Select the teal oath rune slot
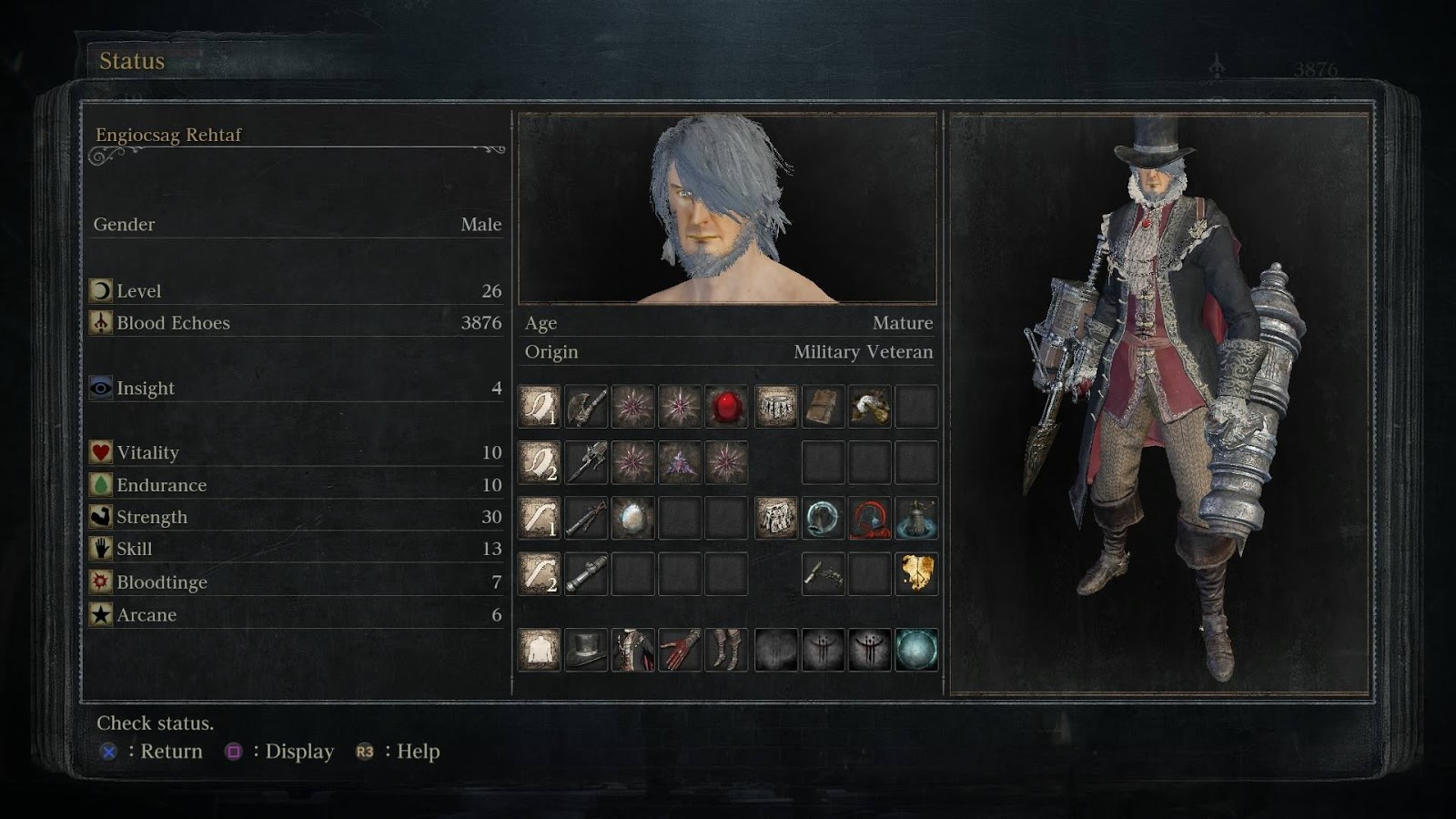This screenshot has width=1456, height=819. (x=918, y=648)
